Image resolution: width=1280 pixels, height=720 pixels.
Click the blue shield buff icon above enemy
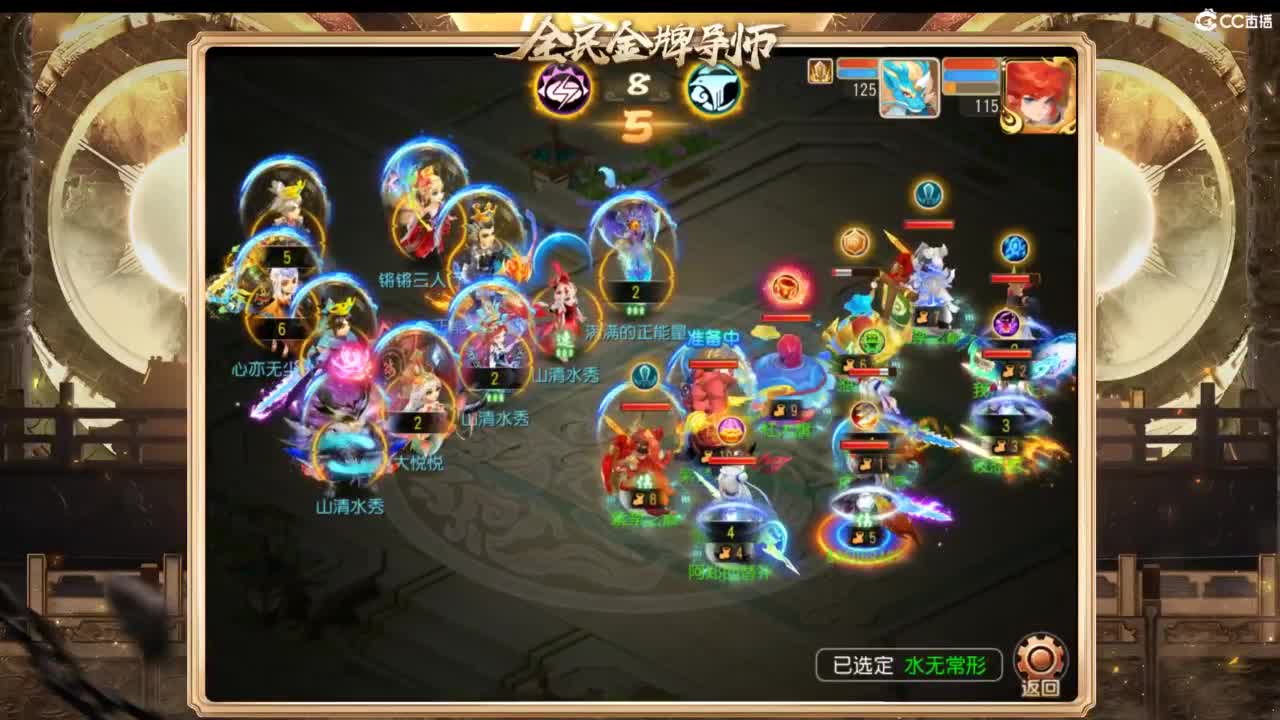[x=926, y=193]
